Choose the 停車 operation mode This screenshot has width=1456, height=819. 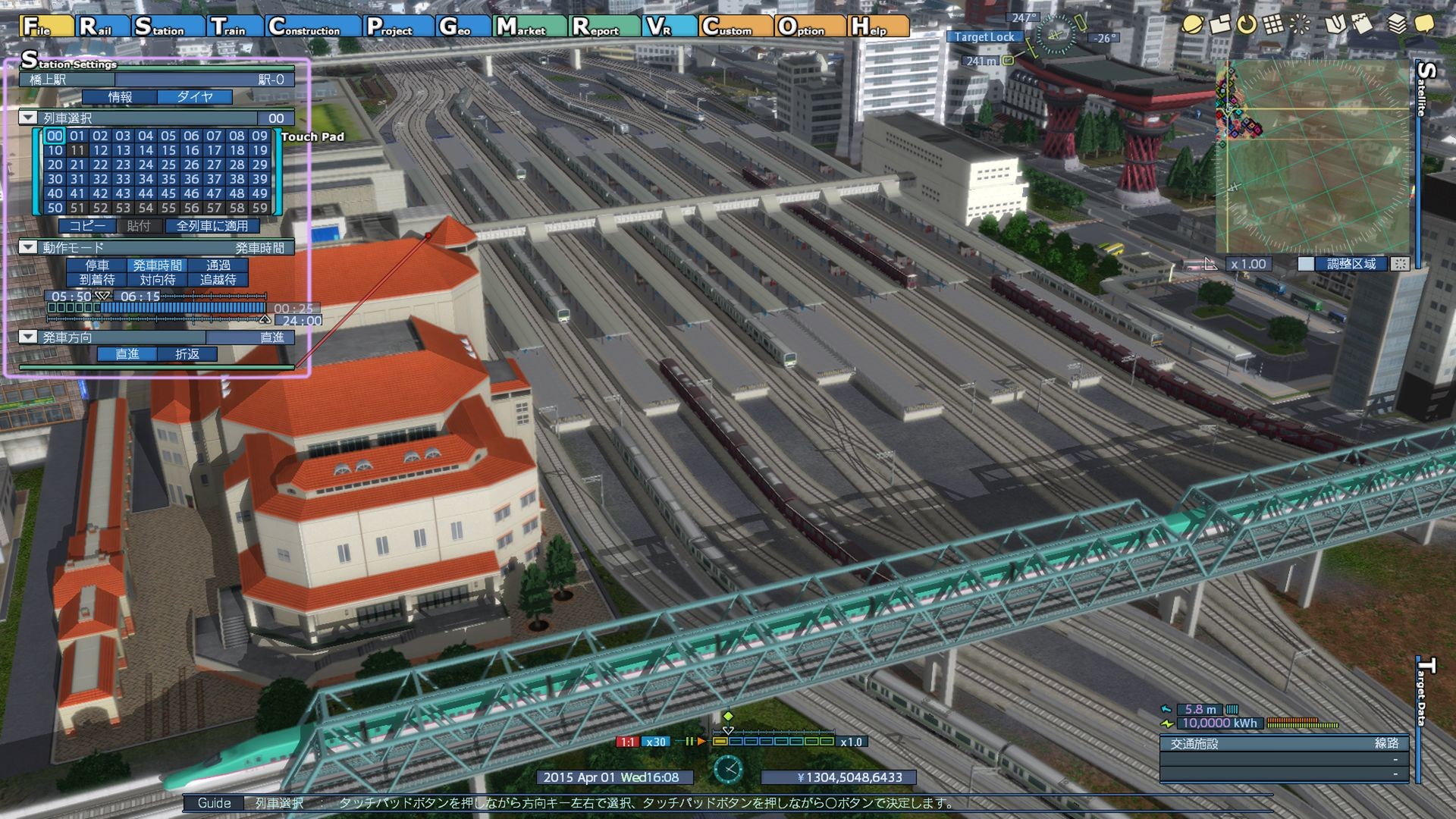97,265
